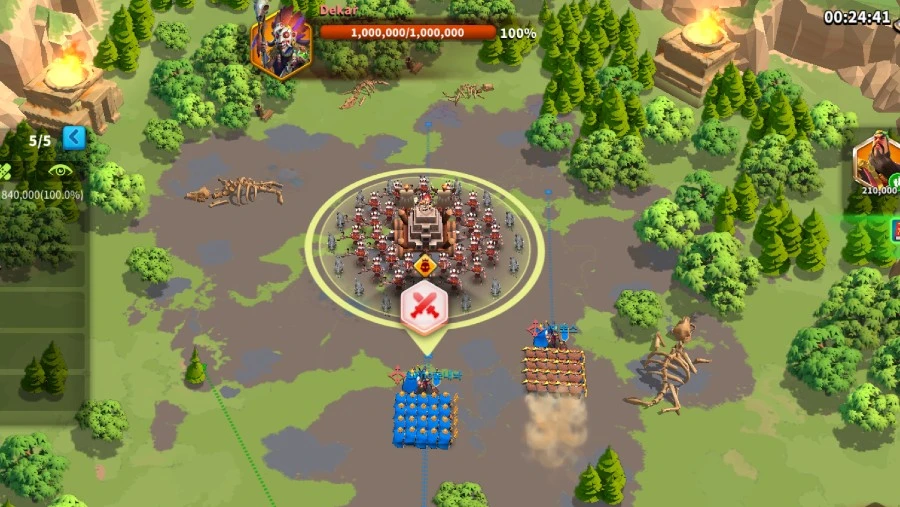Click the green bandage icon
The width and height of the screenshot is (900, 507).
[5, 171]
